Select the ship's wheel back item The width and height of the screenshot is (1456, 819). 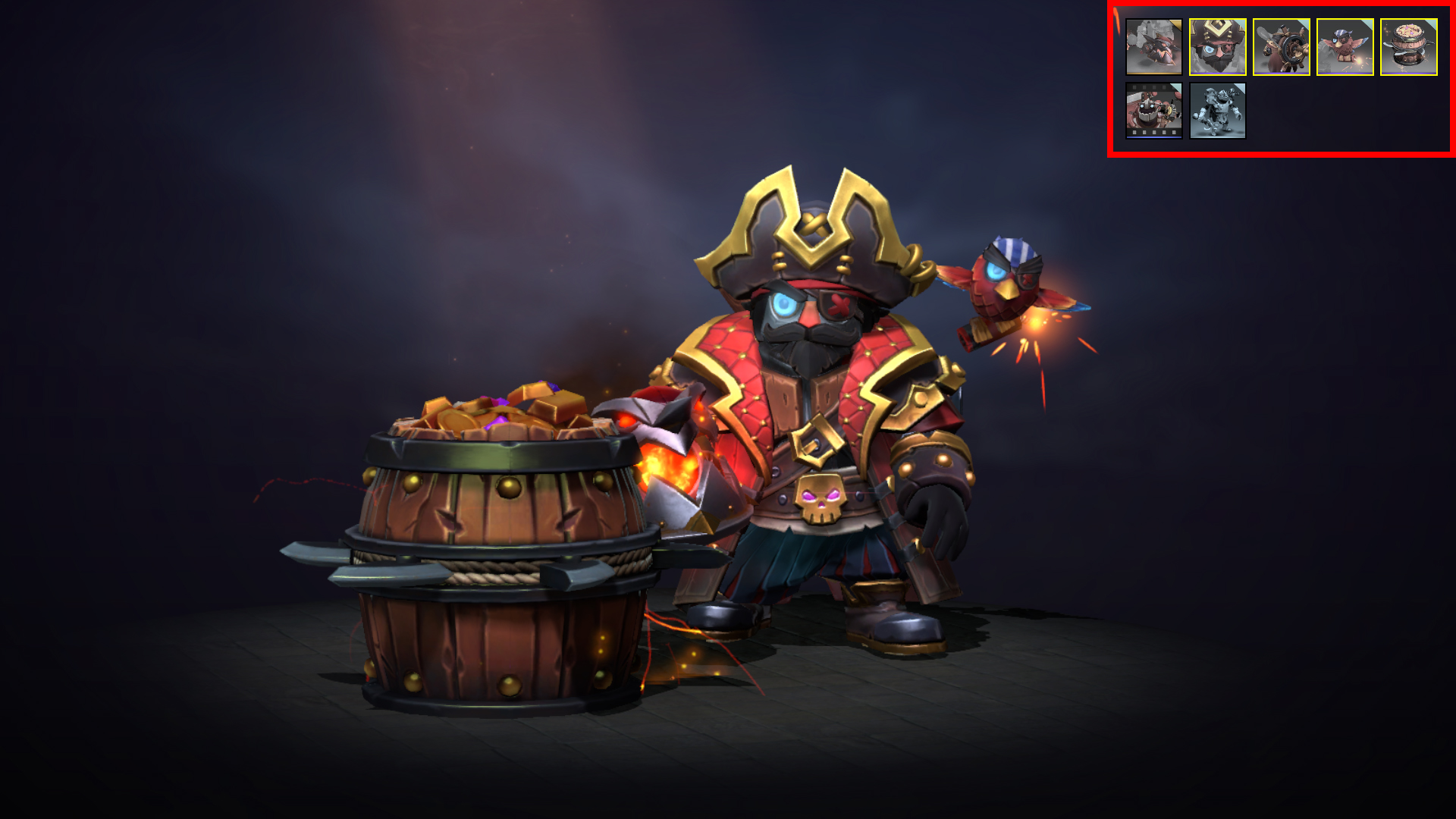click(x=1281, y=47)
